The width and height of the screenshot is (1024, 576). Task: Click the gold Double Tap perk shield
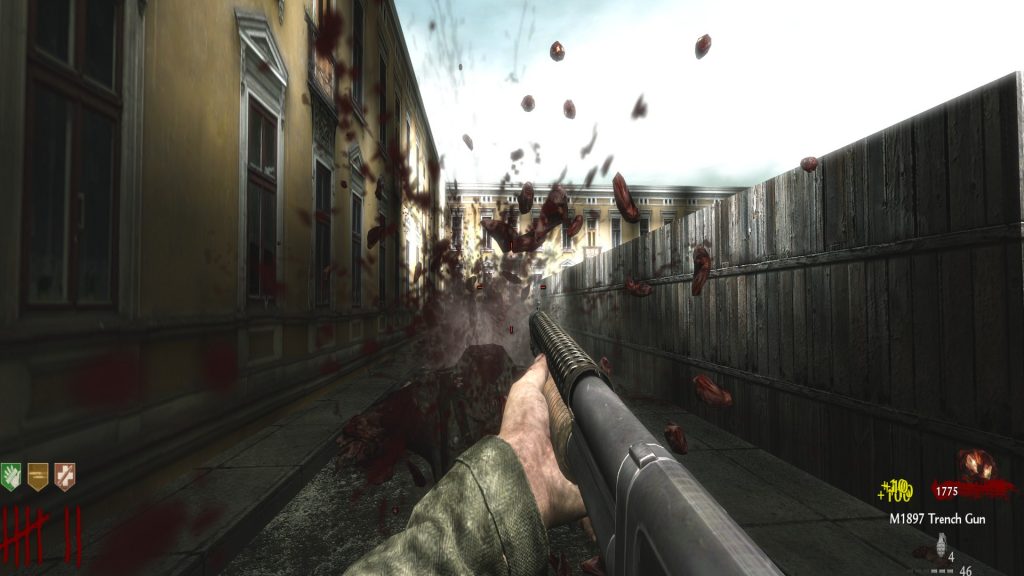coord(38,476)
